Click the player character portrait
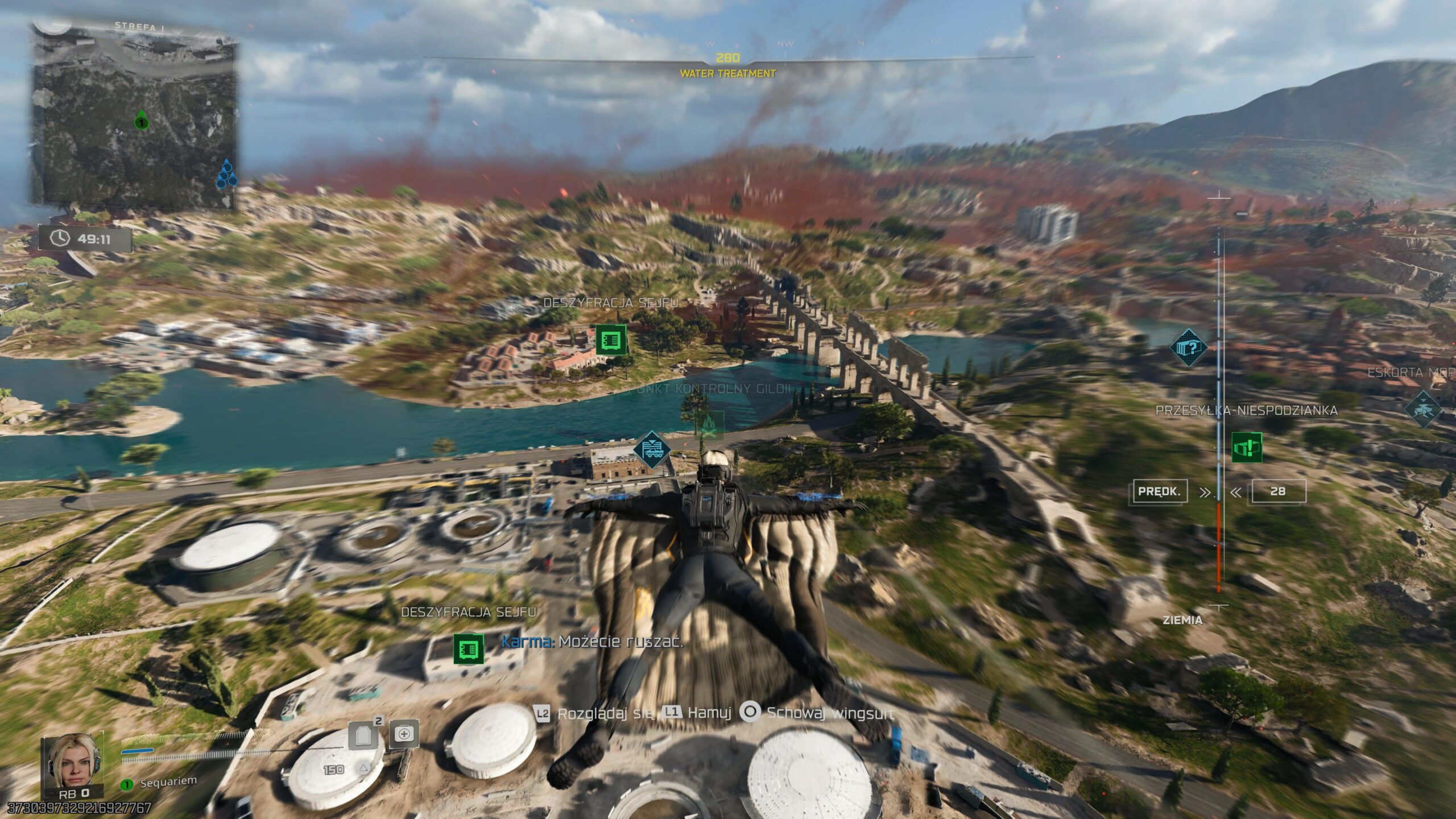Image resolution: width=1456 pixels, height=819 pixels. click(x=73, y=761)
